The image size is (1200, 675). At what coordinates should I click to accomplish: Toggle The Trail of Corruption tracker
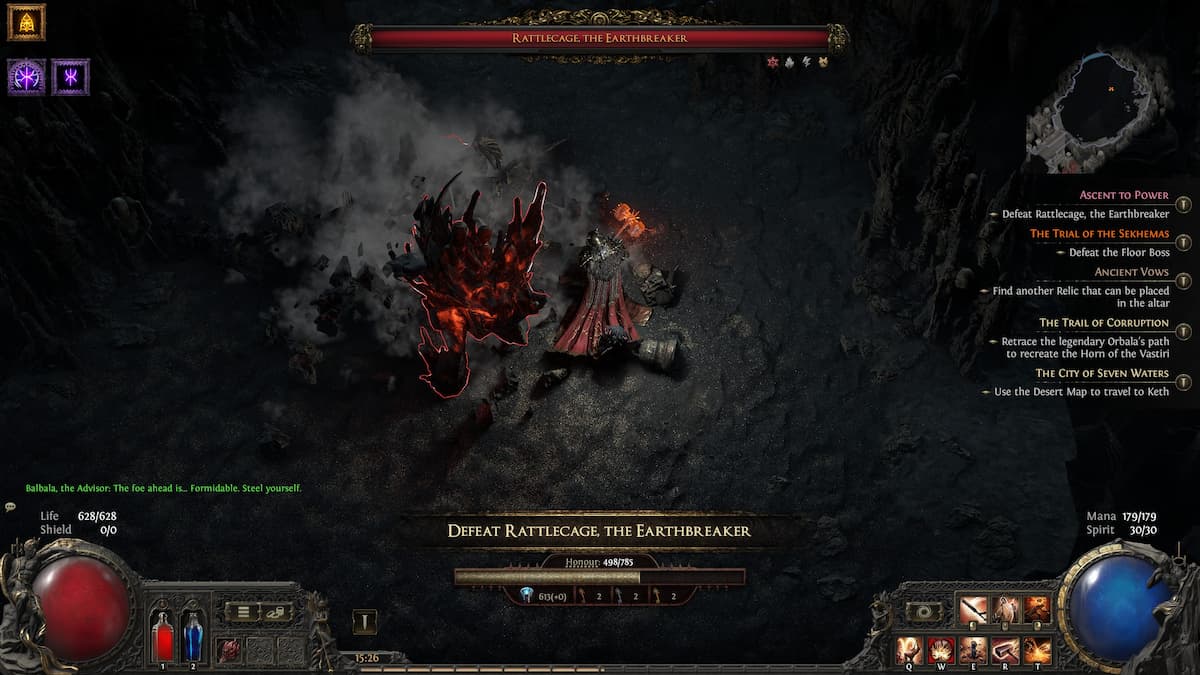(1183, 332)
